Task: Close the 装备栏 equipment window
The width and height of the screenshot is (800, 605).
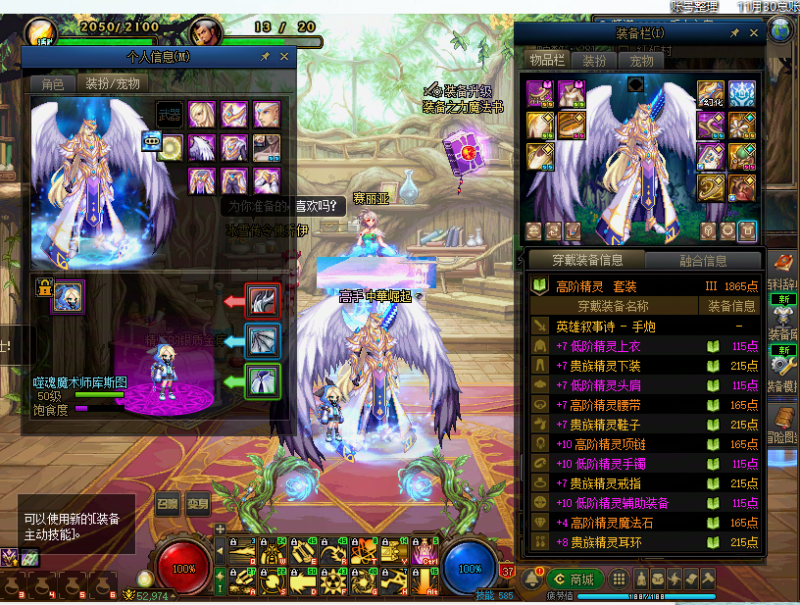Action: [752, 34]
